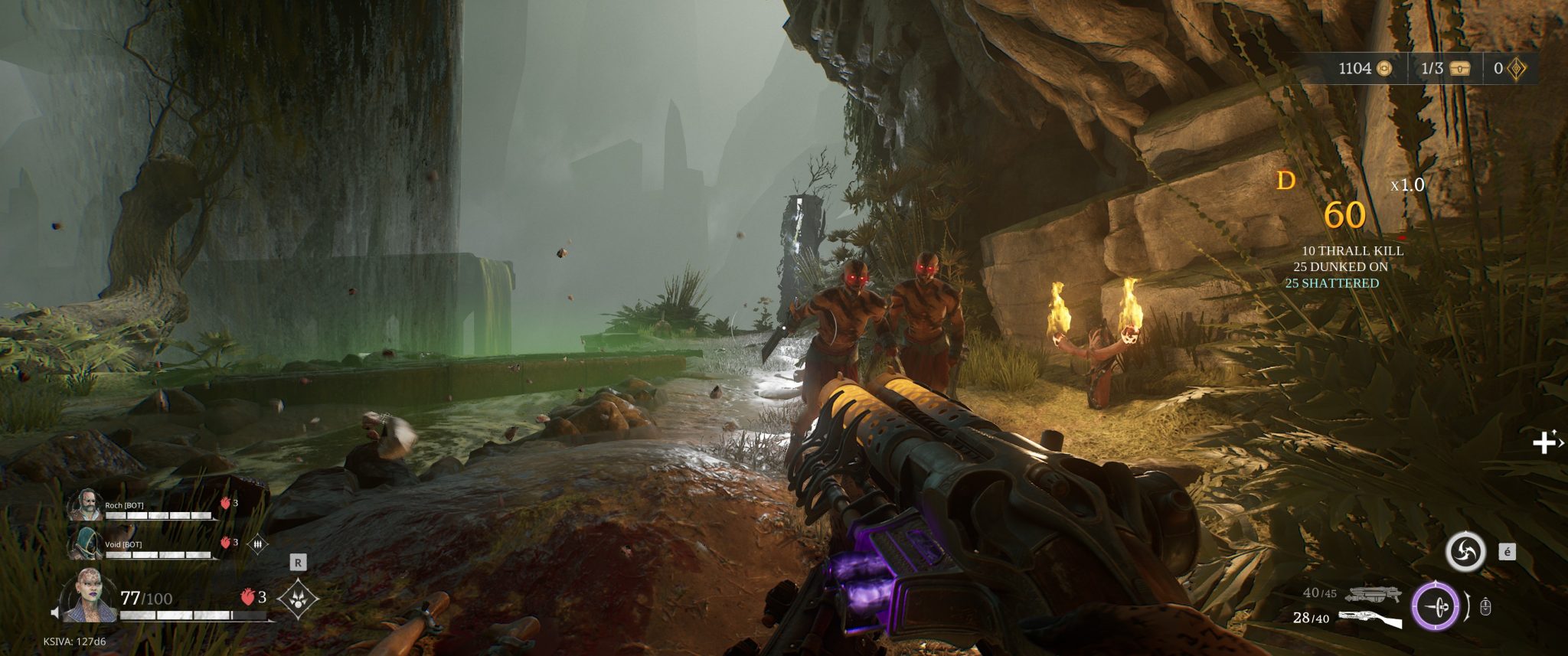Select Roch bot teammate portrait
This screenshot has height=656, width=1568.
[x=84, y=506]
